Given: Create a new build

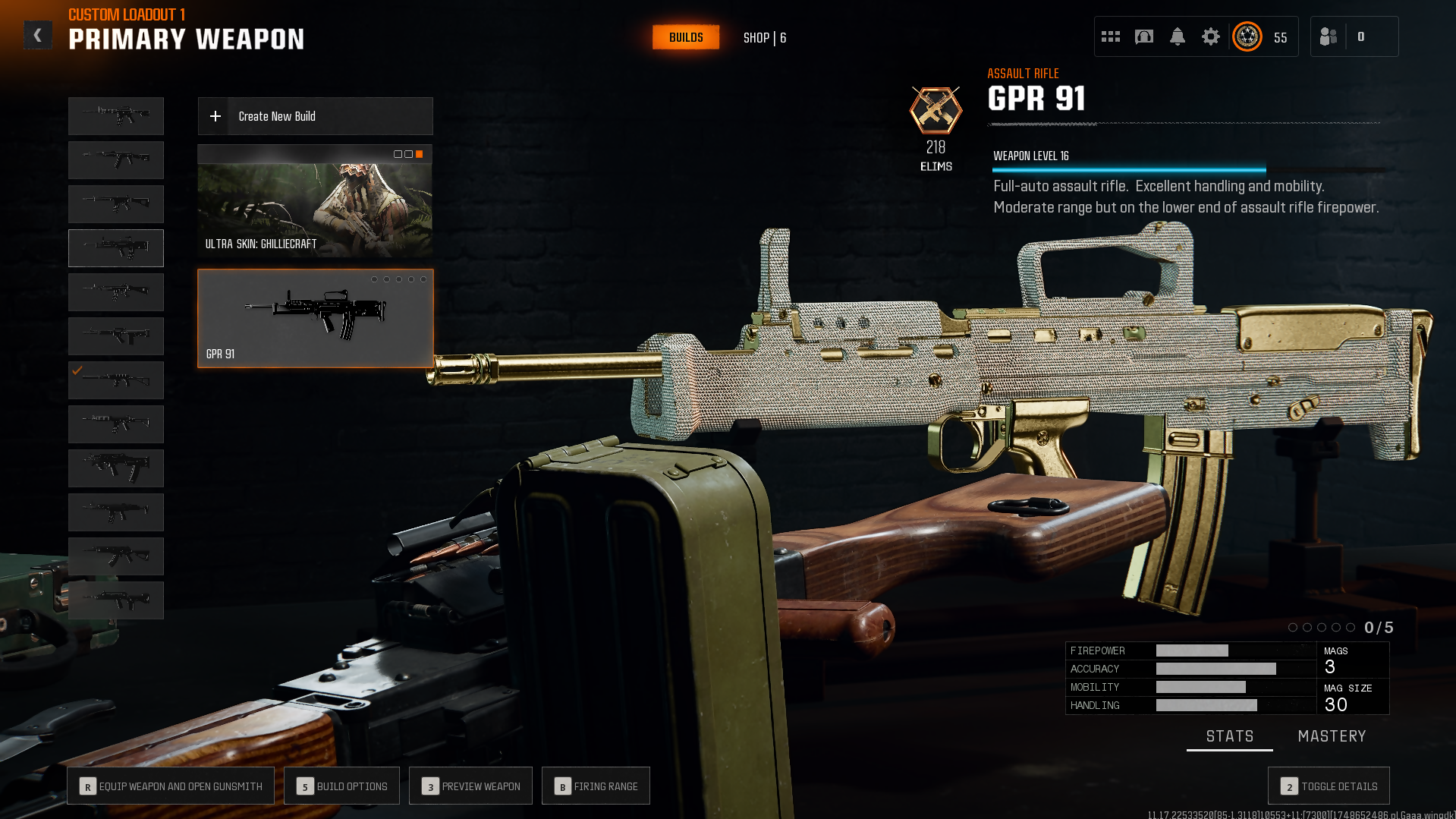Looking at the screenshot, I should pos(315,116).
